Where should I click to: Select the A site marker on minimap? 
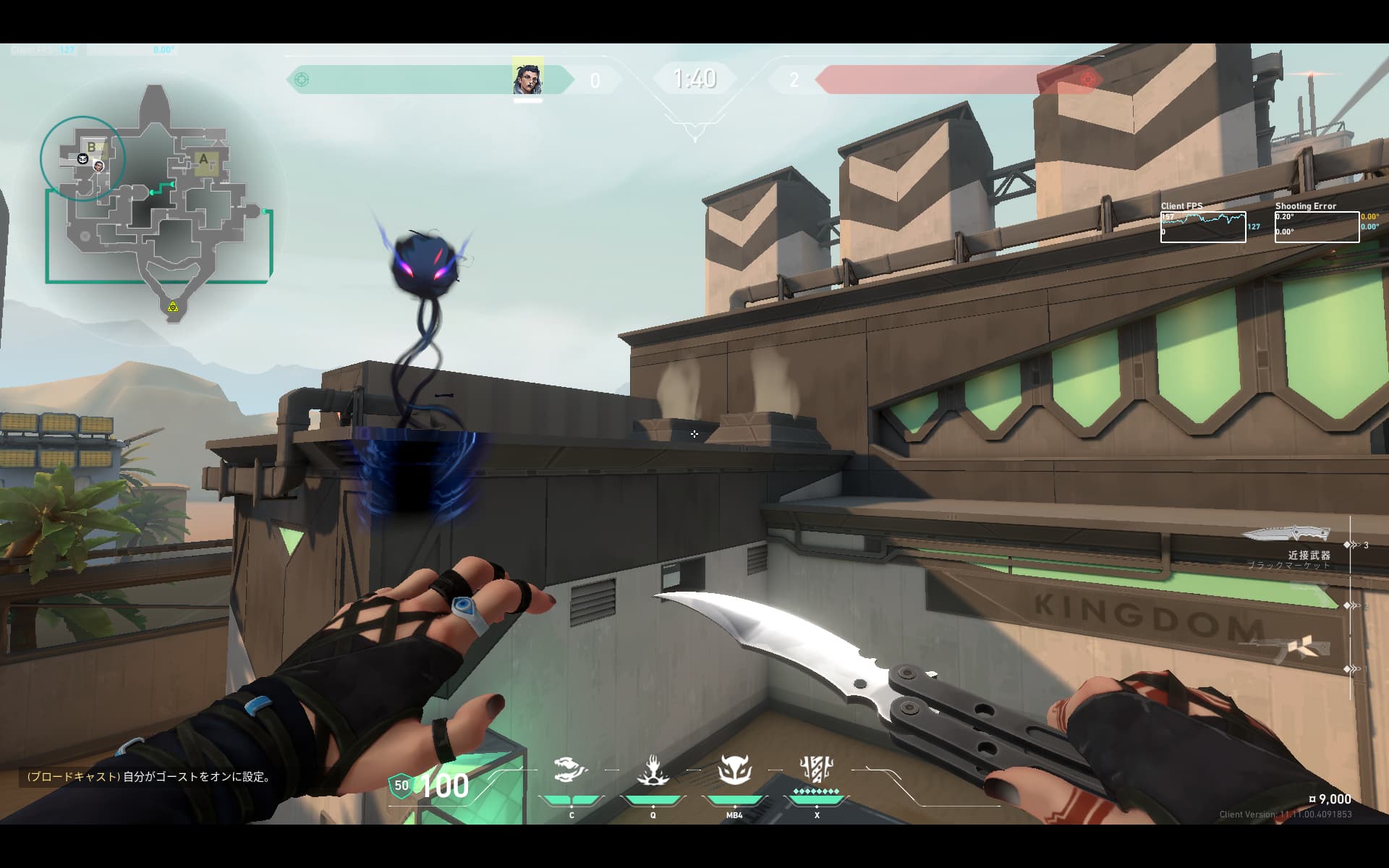pos(203,160)
